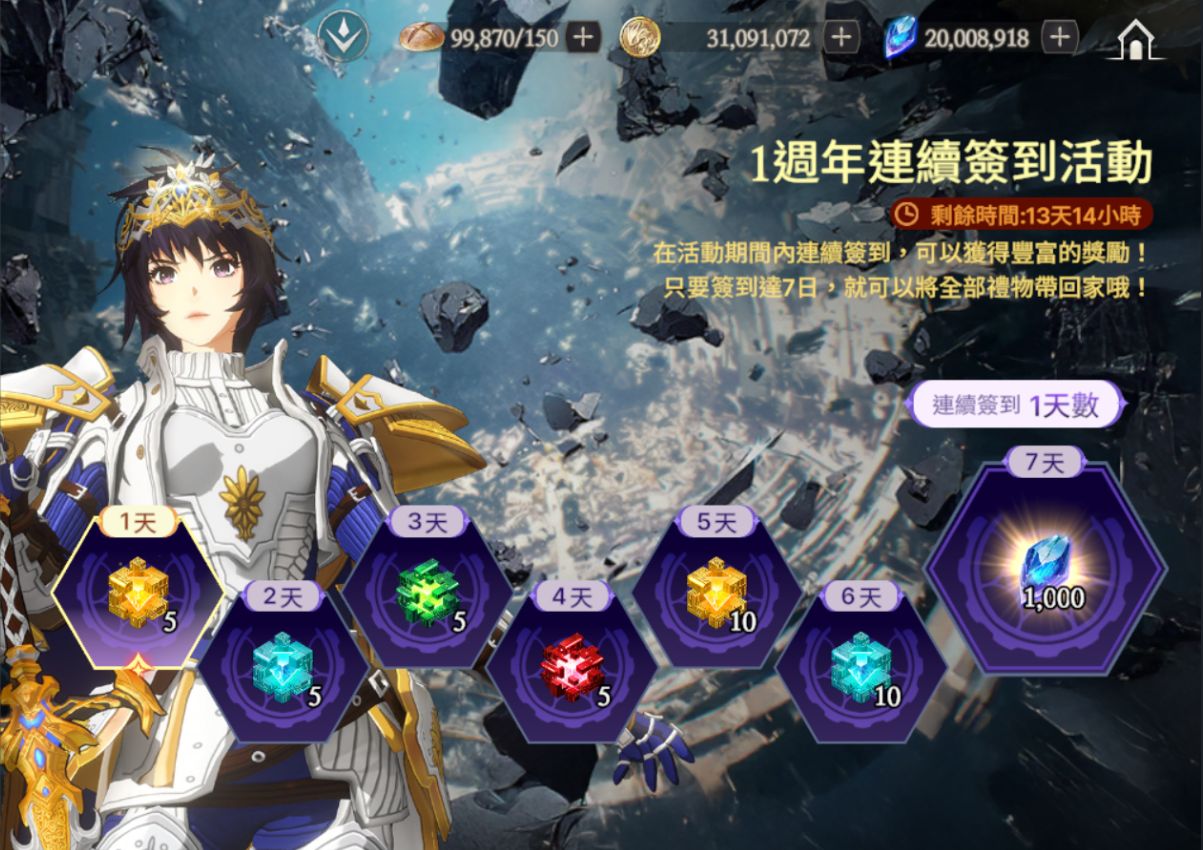Add more gold coins with plus button
The height and width of the screenshot is (850, 1203).
841,38
